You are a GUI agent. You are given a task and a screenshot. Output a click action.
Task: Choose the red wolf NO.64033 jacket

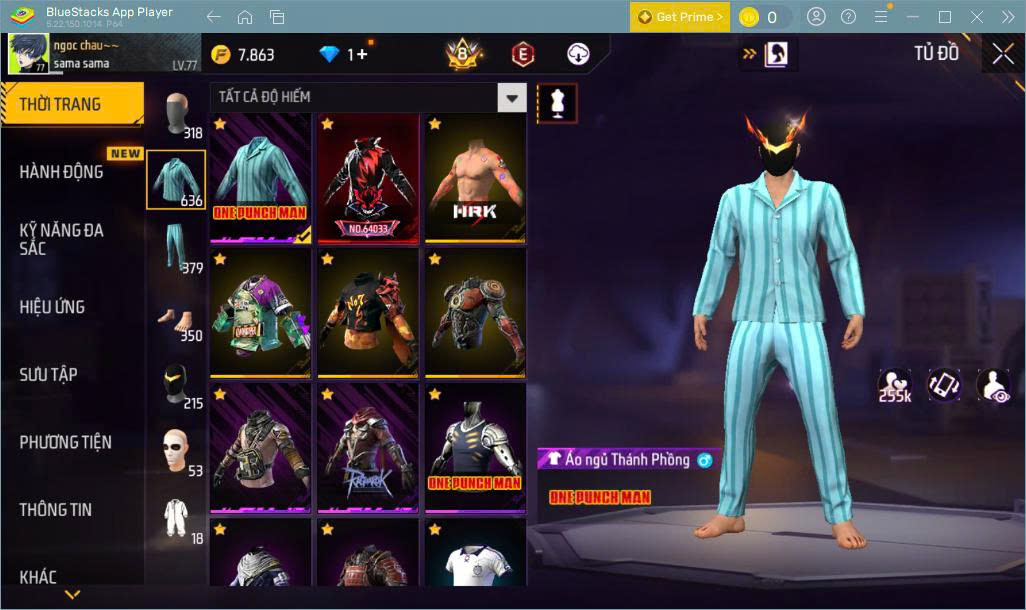point(368,177)
